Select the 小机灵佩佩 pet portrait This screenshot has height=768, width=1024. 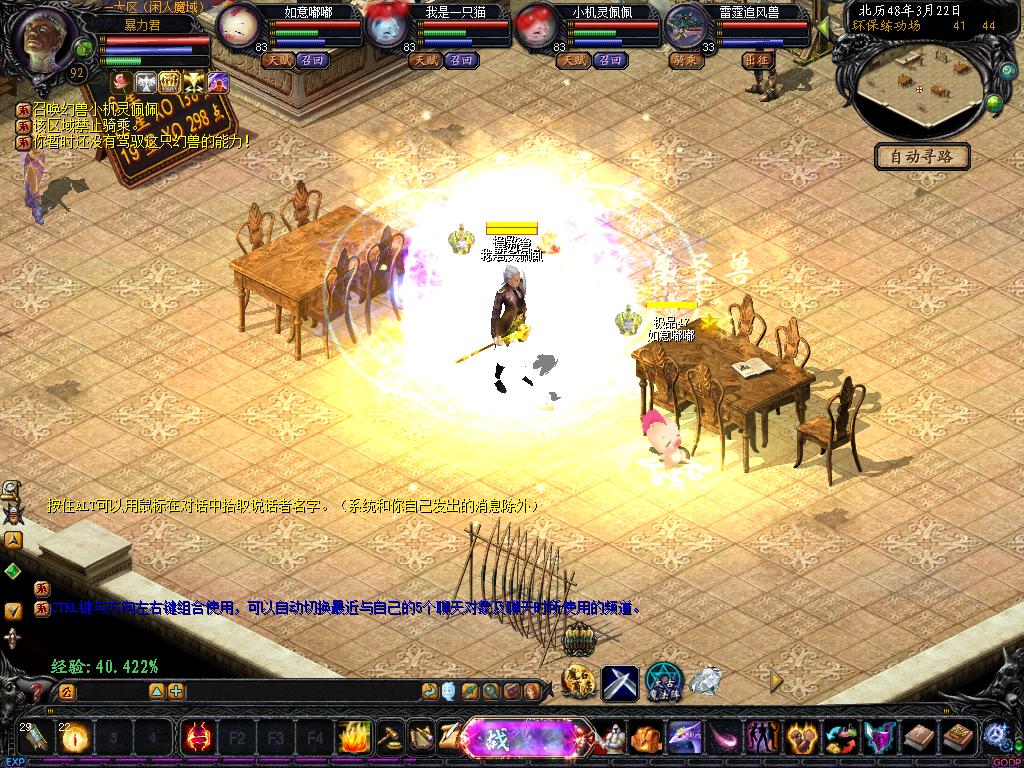tap(537, 26)
